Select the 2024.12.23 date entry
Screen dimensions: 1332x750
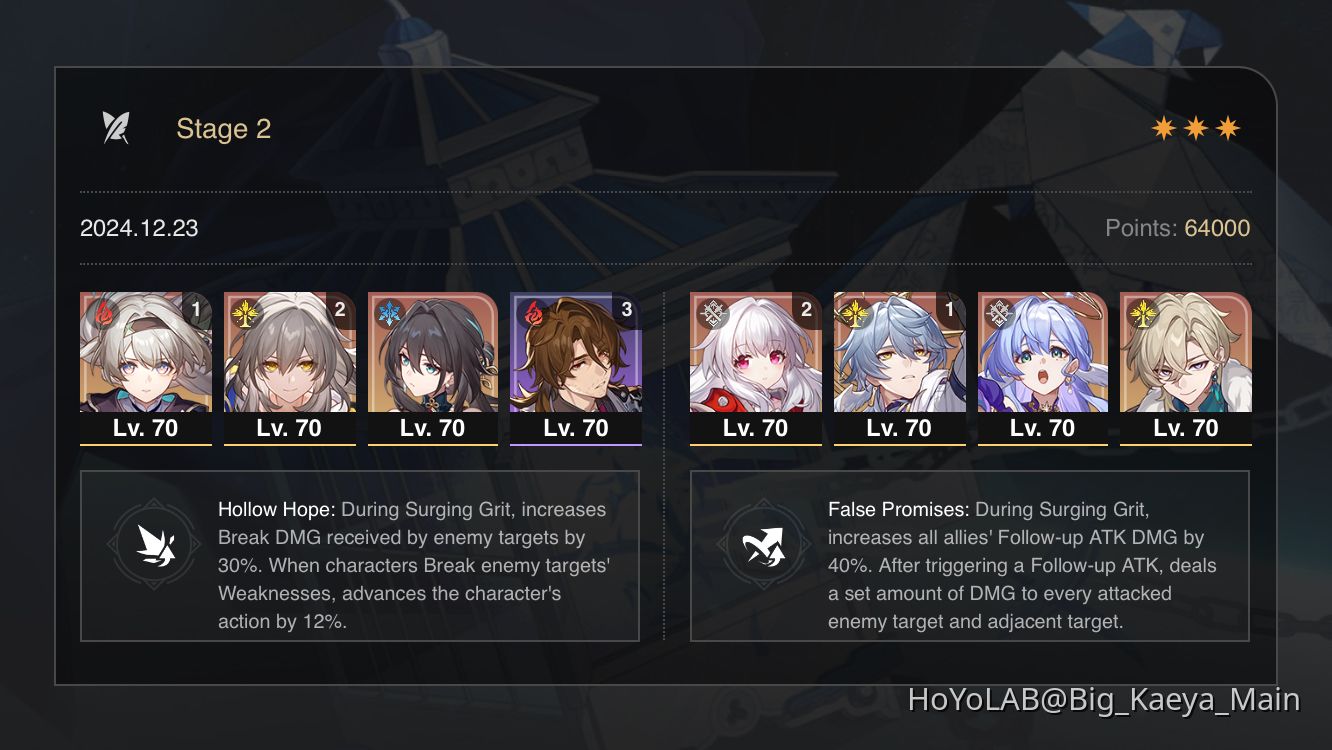click(x=138, y=228)
